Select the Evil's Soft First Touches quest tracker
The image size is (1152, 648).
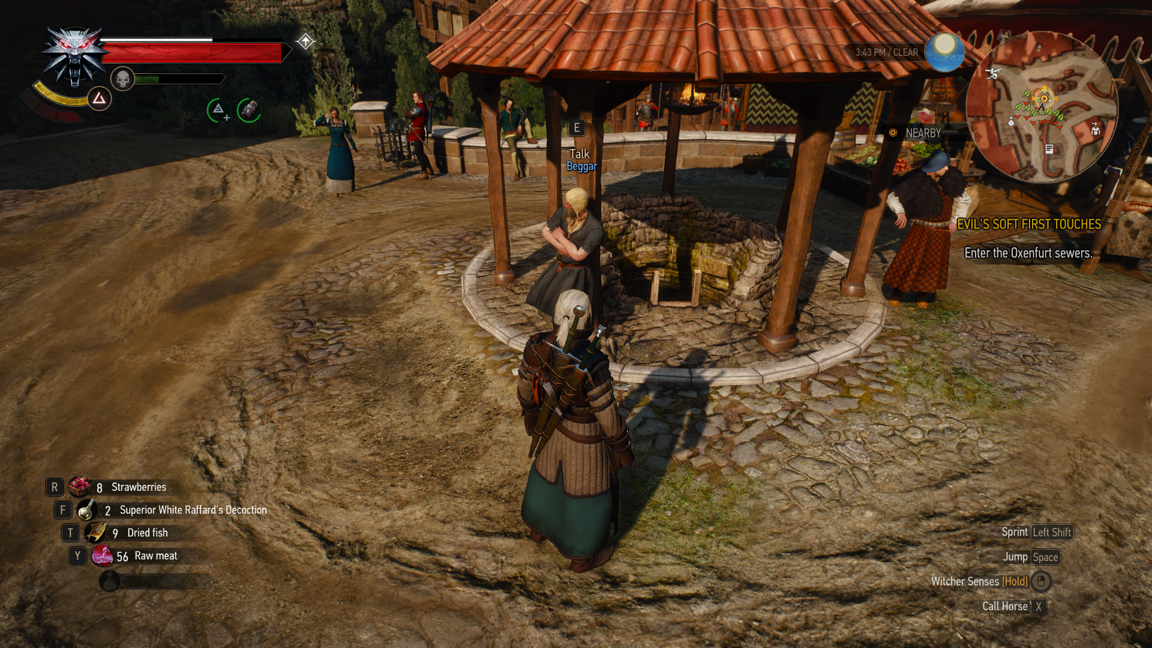[1028, 225]
